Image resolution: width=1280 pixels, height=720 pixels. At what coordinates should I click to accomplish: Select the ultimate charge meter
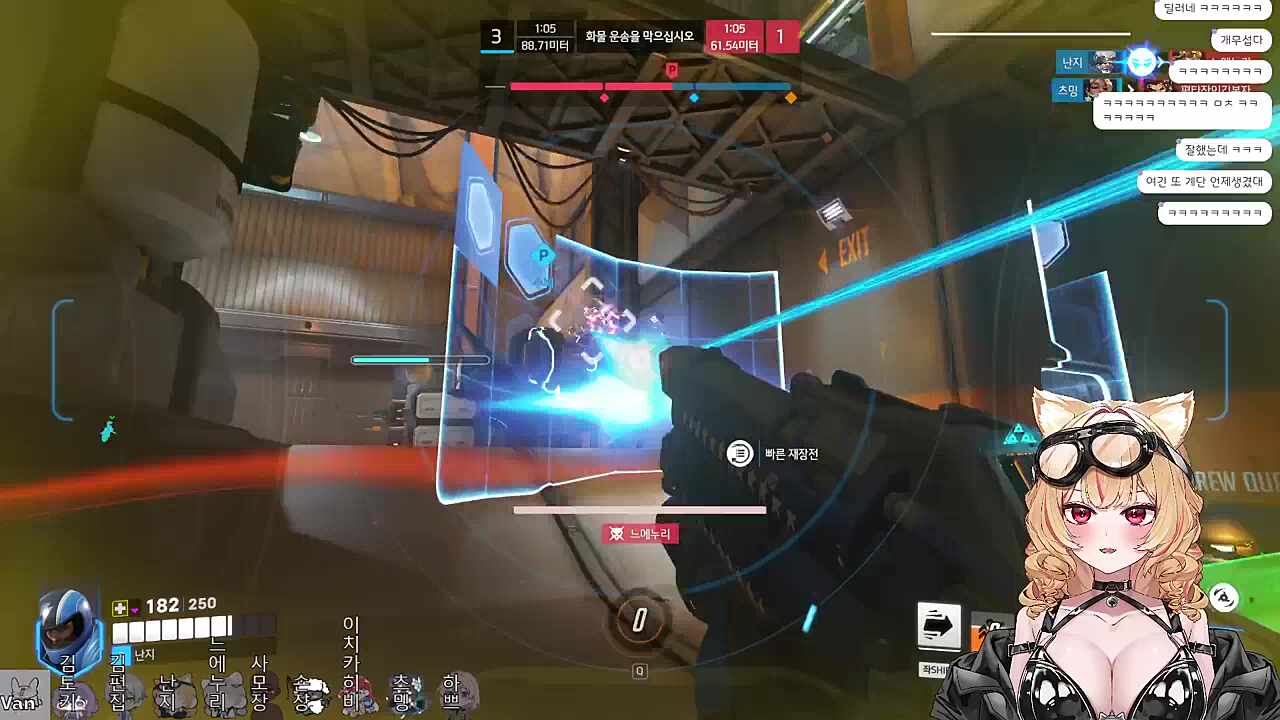pos(640,620)
